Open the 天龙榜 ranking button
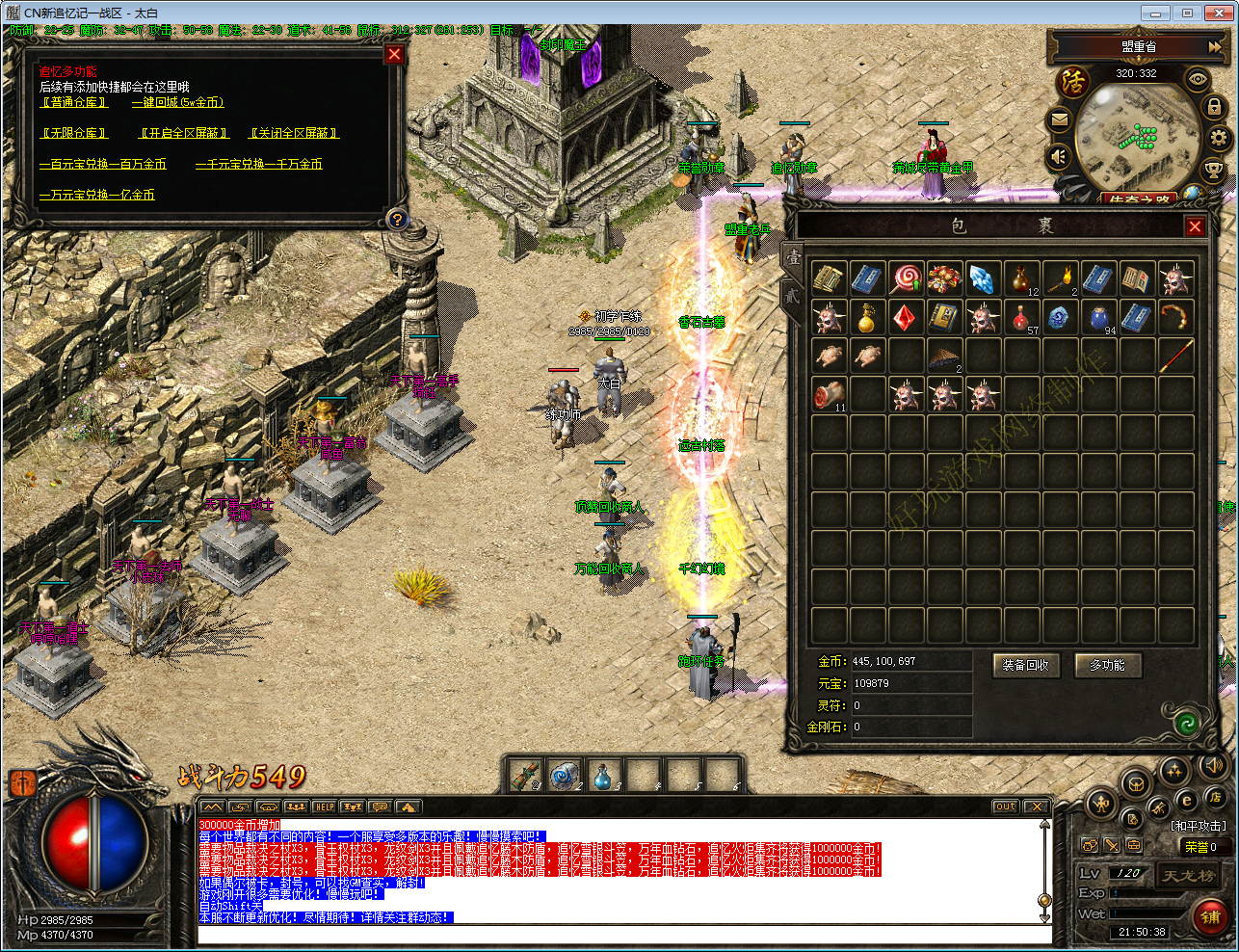The width and height of the screenshot is (1239, 952). pyautogui.click(x=1188, y=876)
